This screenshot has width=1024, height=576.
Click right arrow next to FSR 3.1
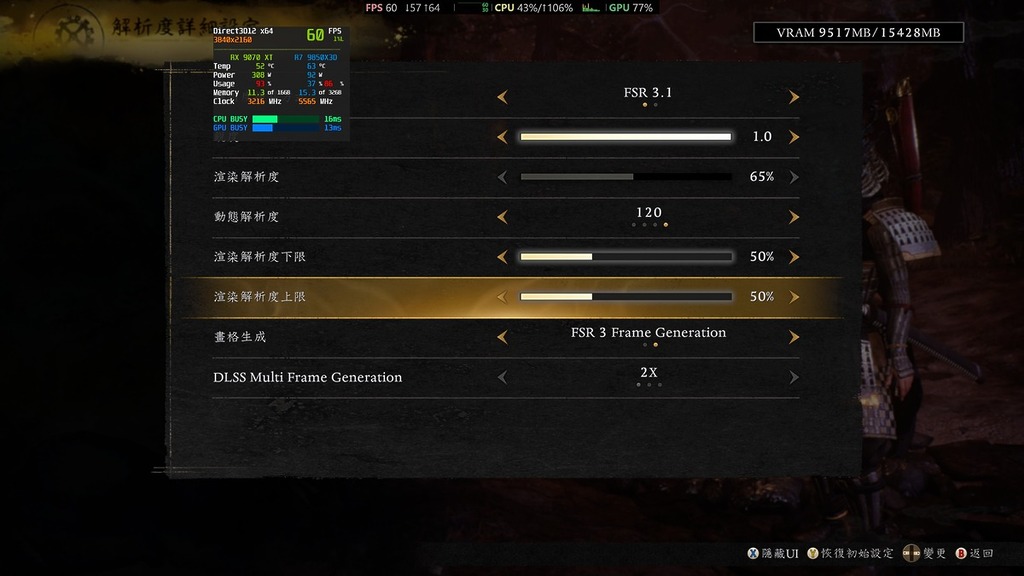(794, 97)
